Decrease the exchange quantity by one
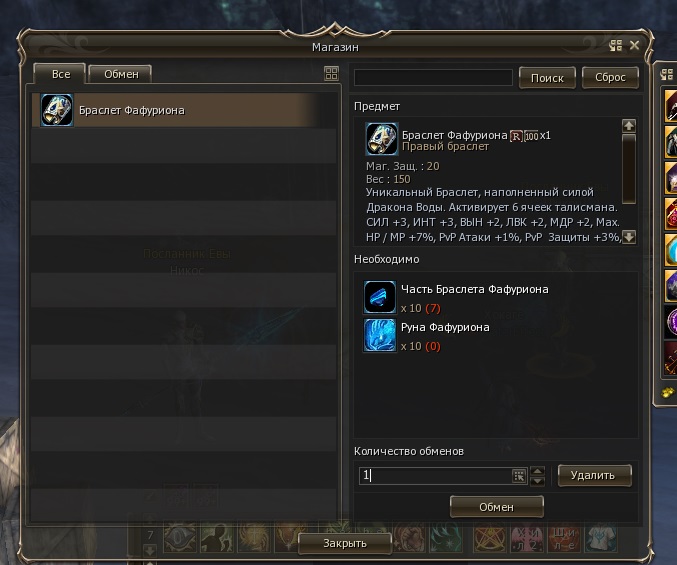677x565 pixels. [x=538, y=481]
